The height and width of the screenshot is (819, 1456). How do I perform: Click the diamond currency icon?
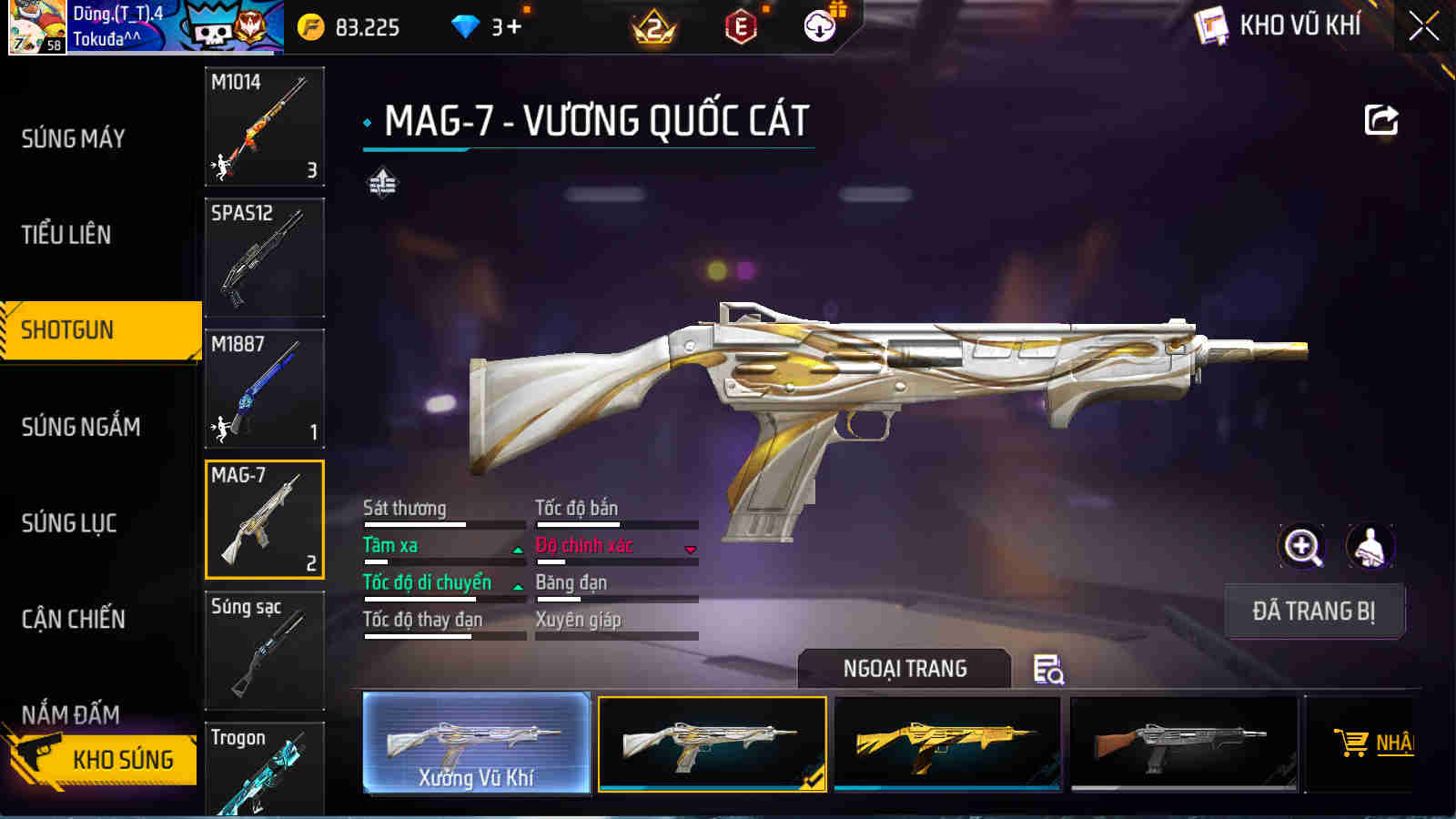tap(466, 27)
